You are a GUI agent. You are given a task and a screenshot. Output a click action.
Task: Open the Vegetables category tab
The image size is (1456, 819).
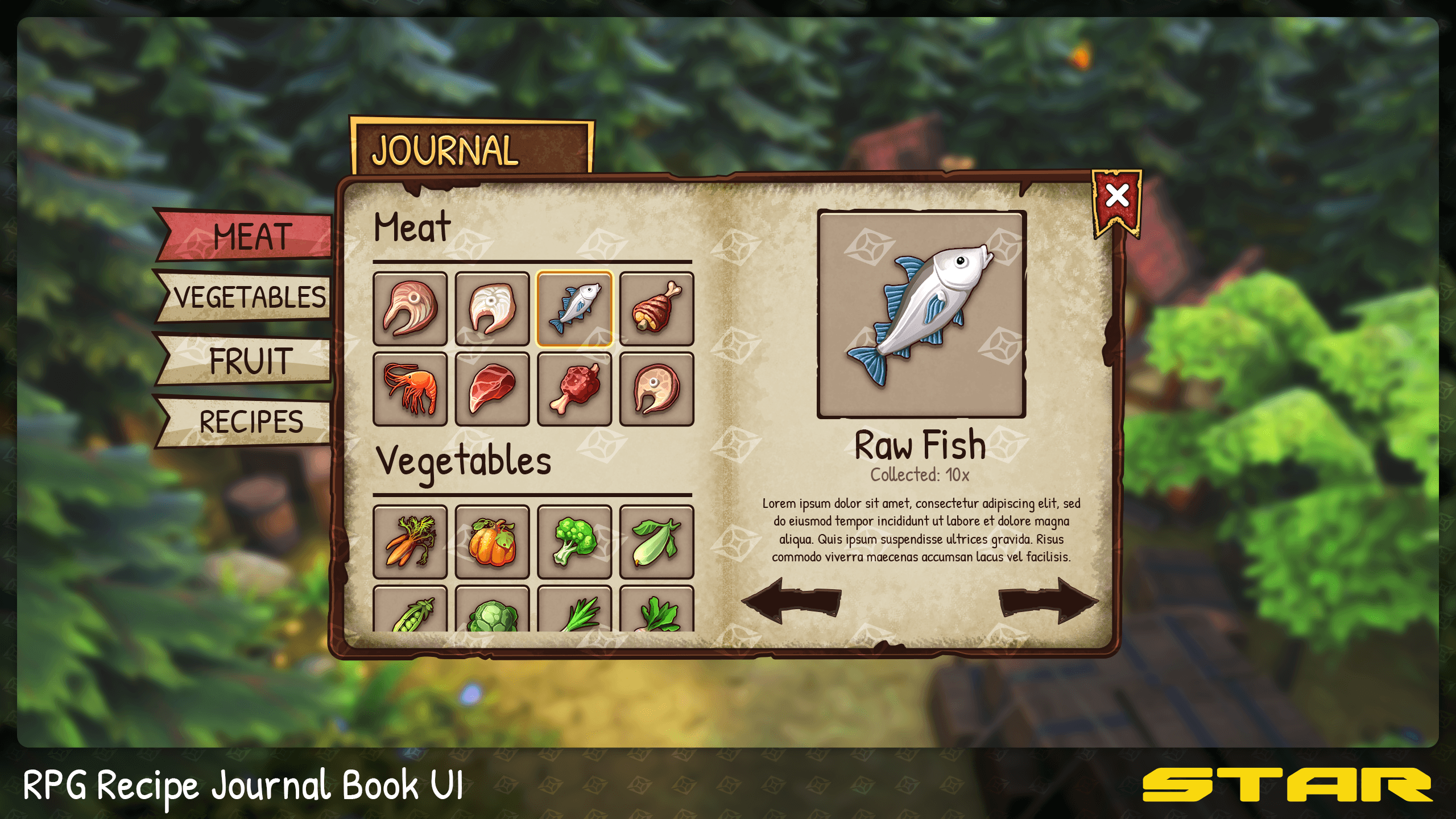[x=250, y=297]
